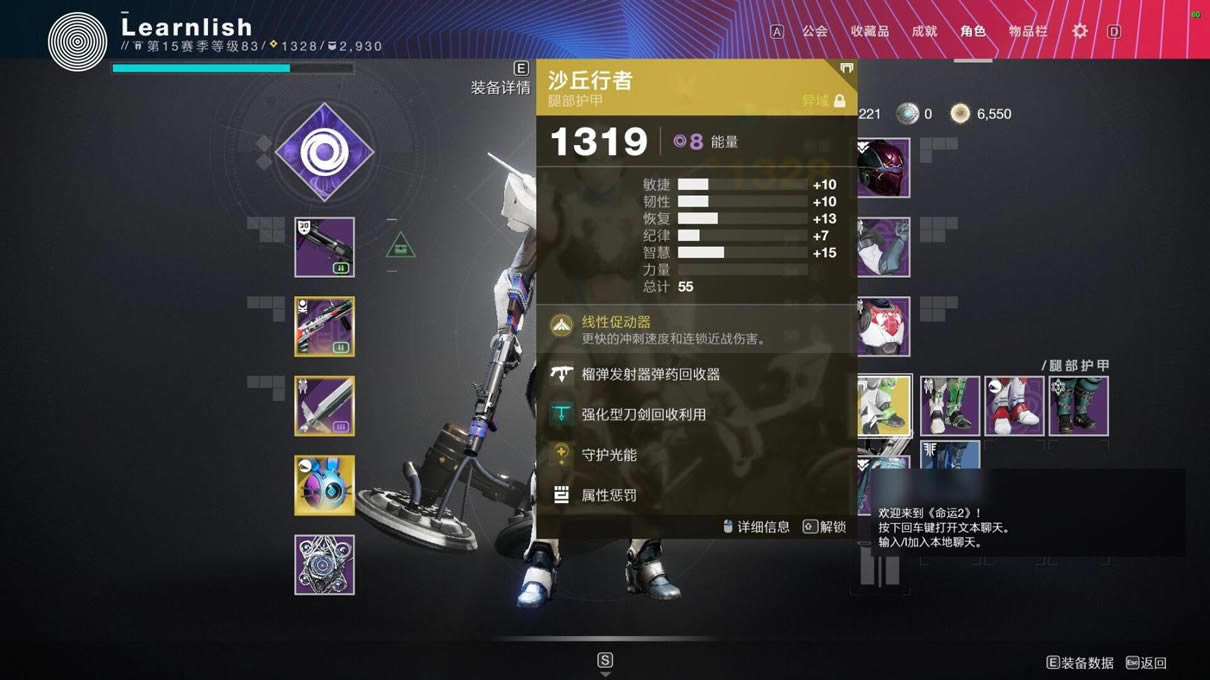1210x680 pixels.
Task: Open settings with the gear icon
Action: pos(1080,31)
